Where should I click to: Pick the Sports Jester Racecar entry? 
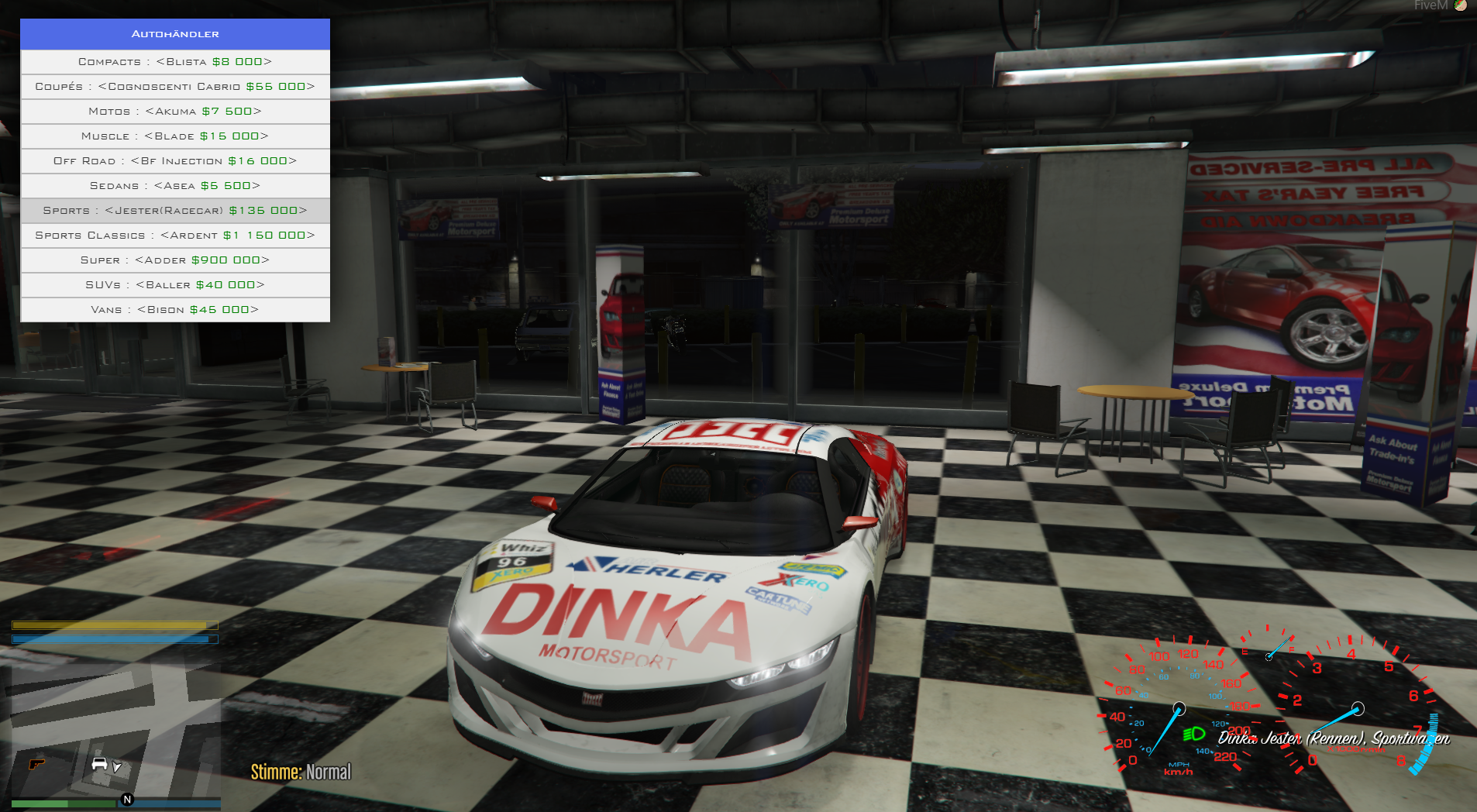tap(175, 211)
